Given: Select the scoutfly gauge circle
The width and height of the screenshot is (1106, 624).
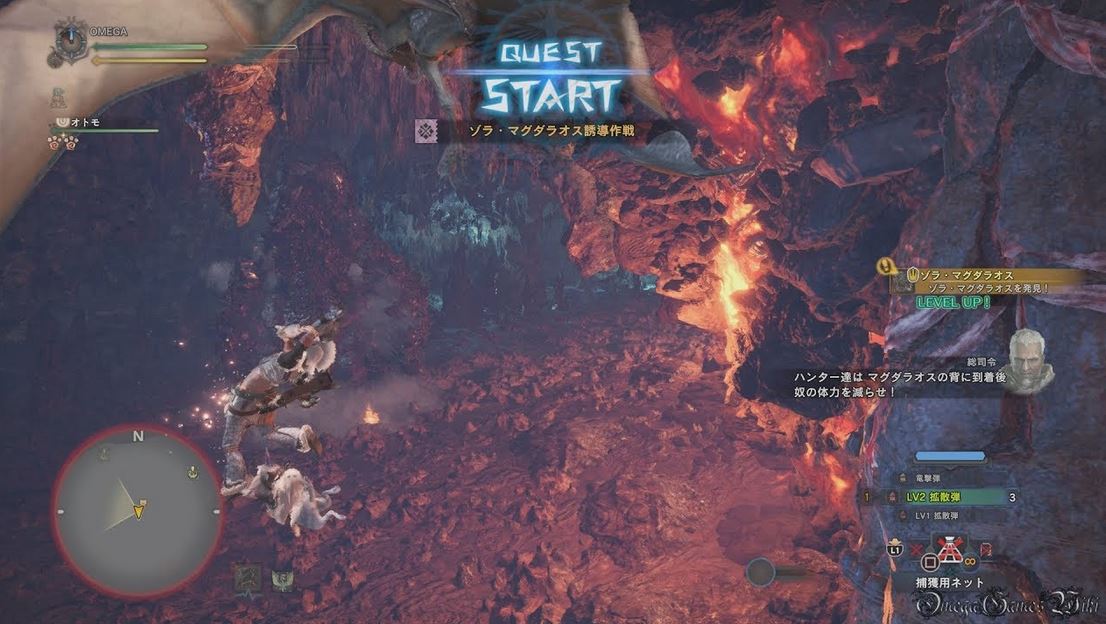Looking at the screenshot, I should click(761, 572).
